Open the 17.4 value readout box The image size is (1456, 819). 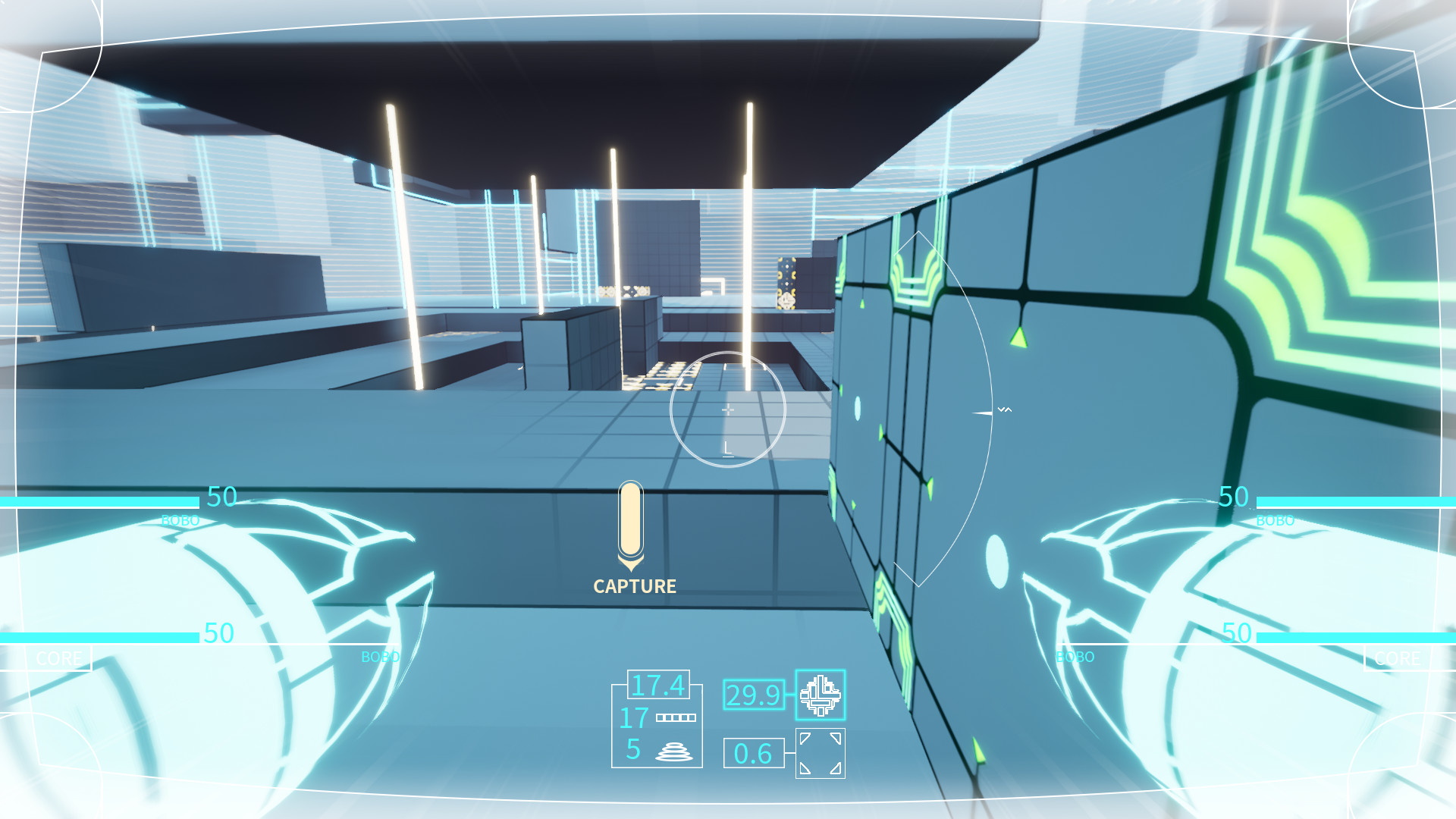658,685
